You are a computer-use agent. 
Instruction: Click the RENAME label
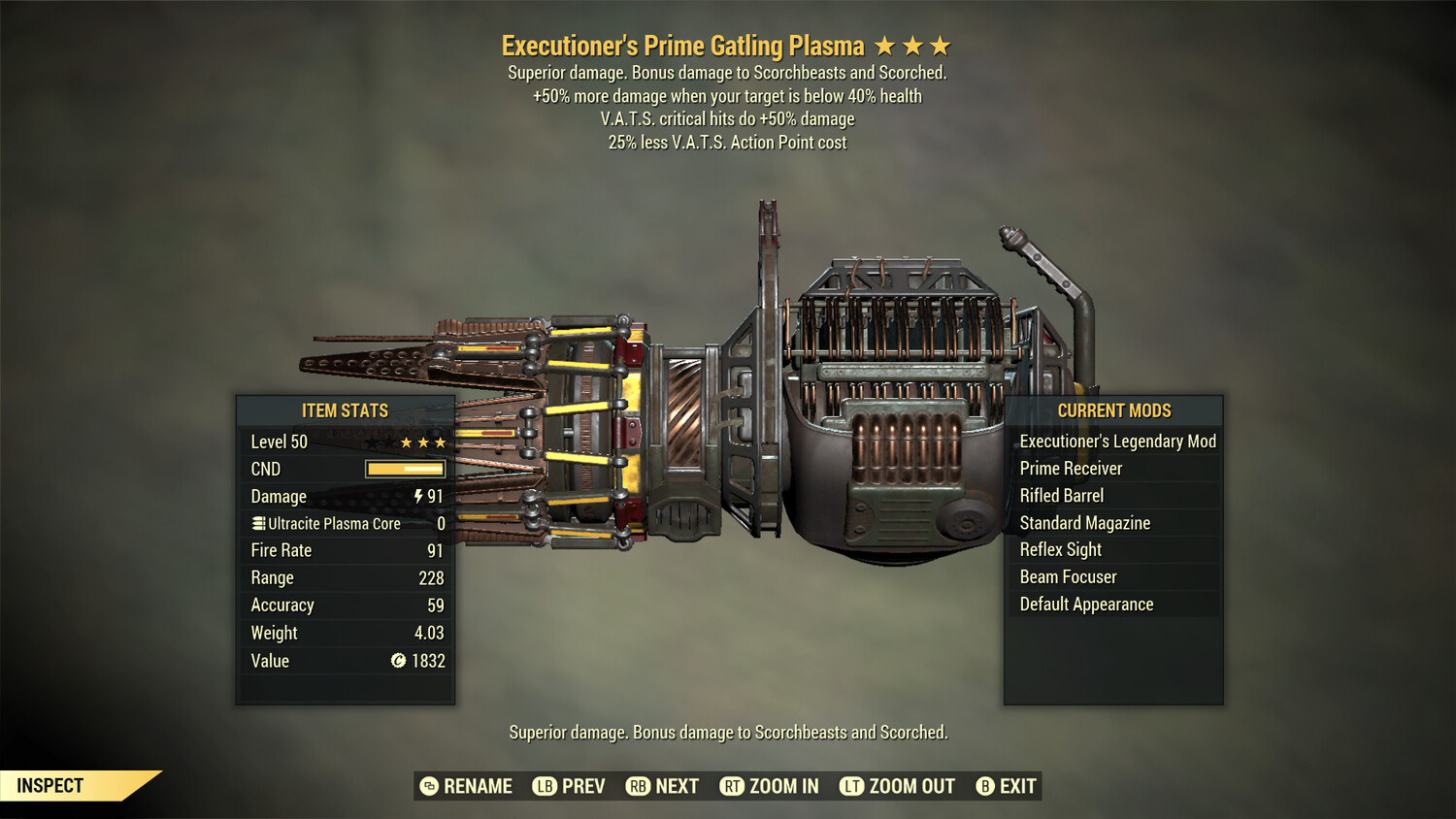[x=478, y=786]
